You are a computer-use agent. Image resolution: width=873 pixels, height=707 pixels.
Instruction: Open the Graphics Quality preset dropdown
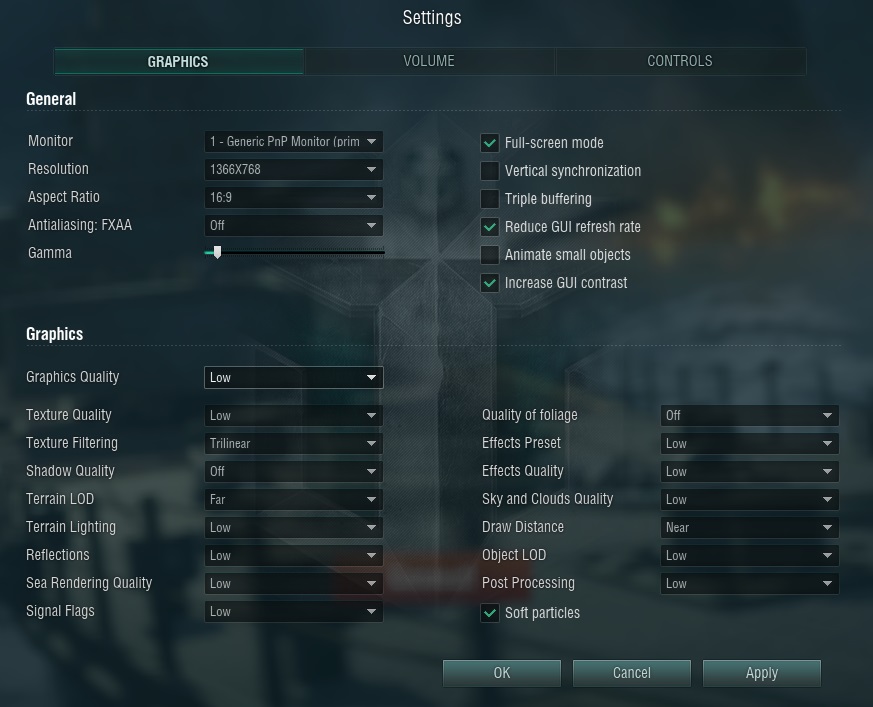pyautogui.click(x=293, y=378)
